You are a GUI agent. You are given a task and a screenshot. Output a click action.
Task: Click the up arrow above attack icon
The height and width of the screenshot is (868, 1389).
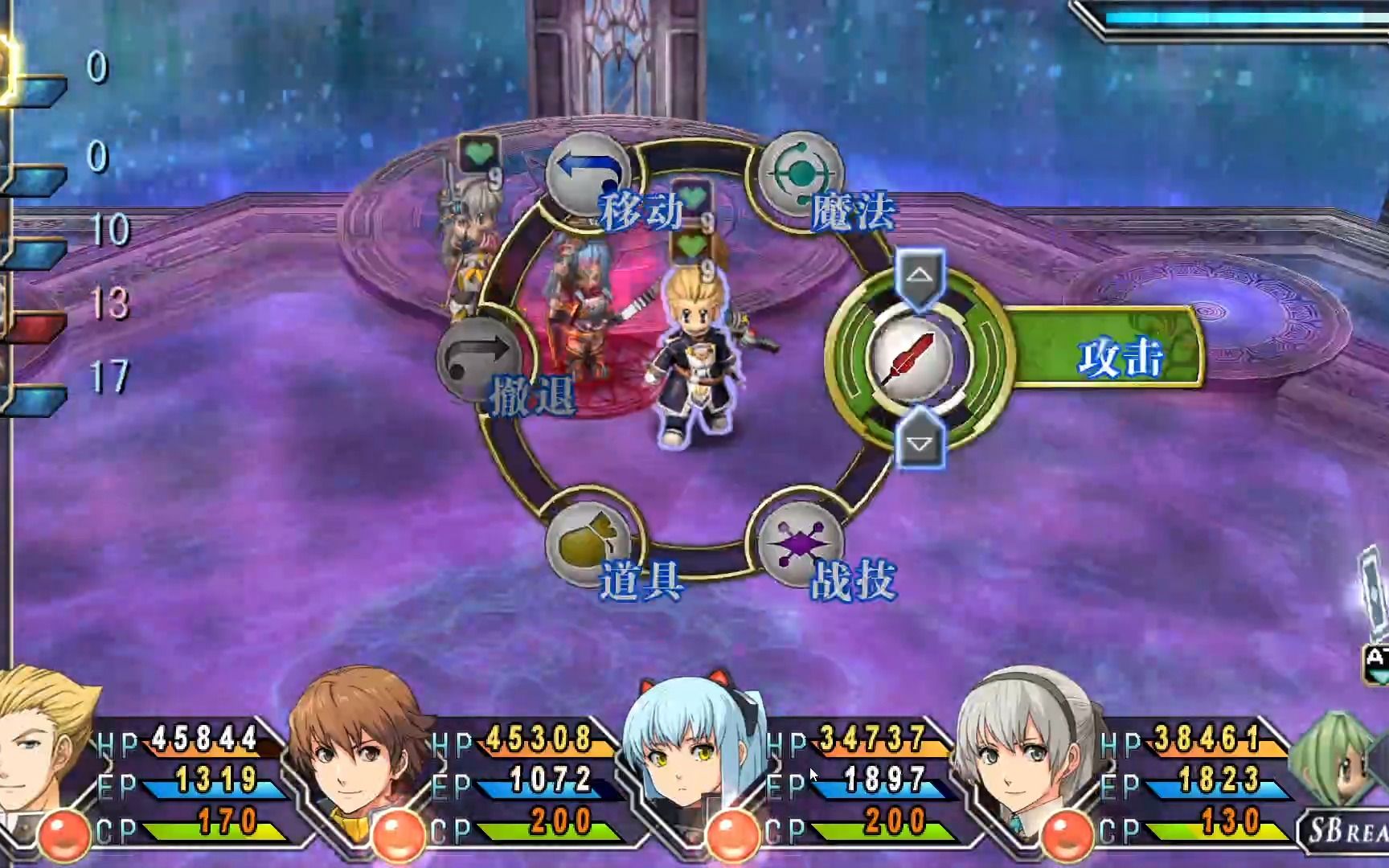920,276
